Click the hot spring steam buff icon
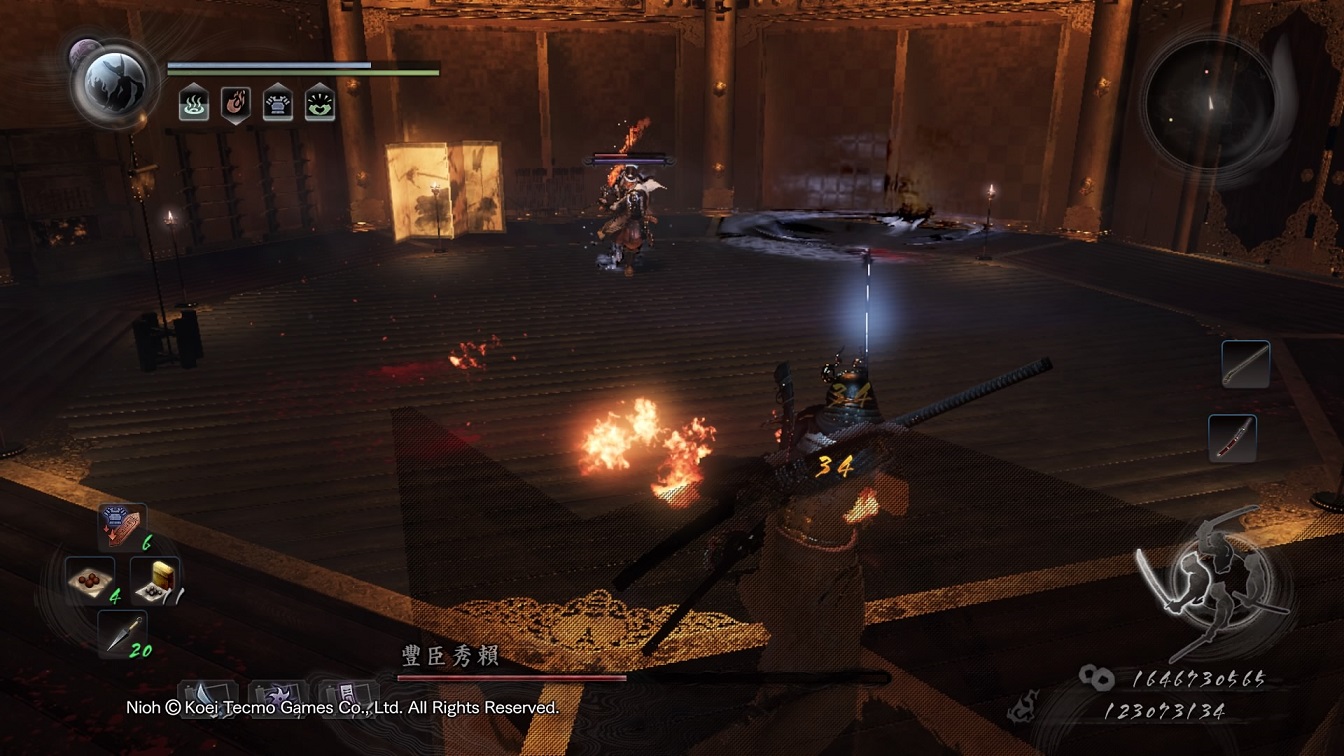The image size is (1344, 756). (x=194, y=103)
